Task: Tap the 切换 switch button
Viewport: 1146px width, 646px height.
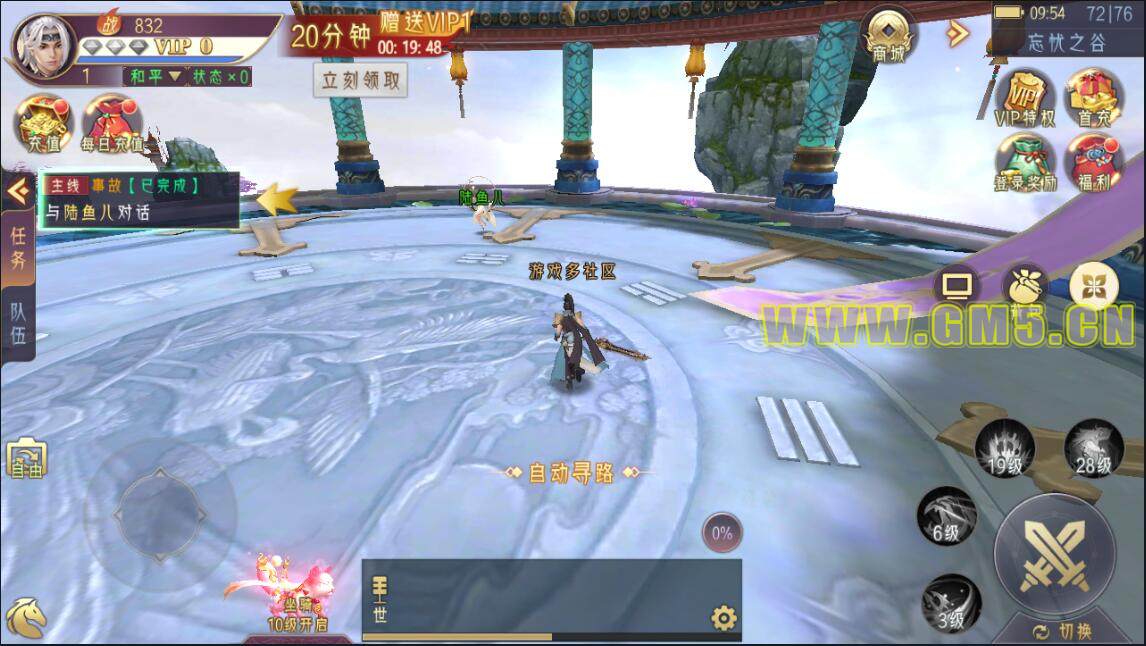Action: pos(1063,632)
